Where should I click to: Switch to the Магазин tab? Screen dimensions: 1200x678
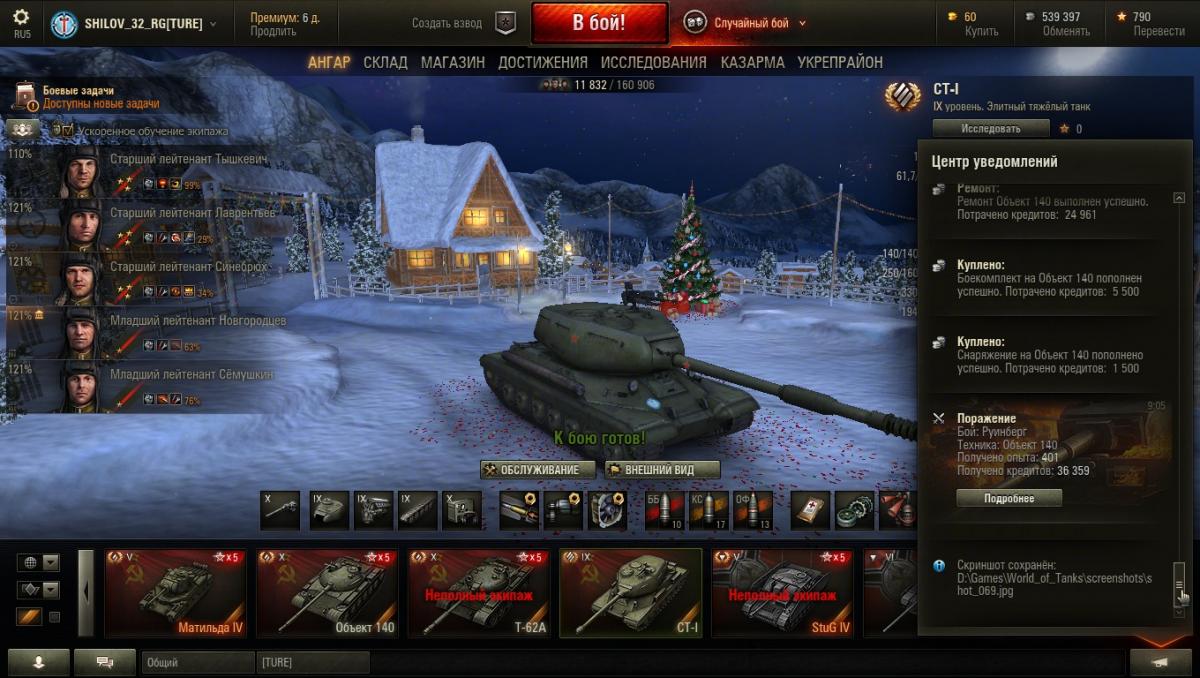(x=452, y=62)
